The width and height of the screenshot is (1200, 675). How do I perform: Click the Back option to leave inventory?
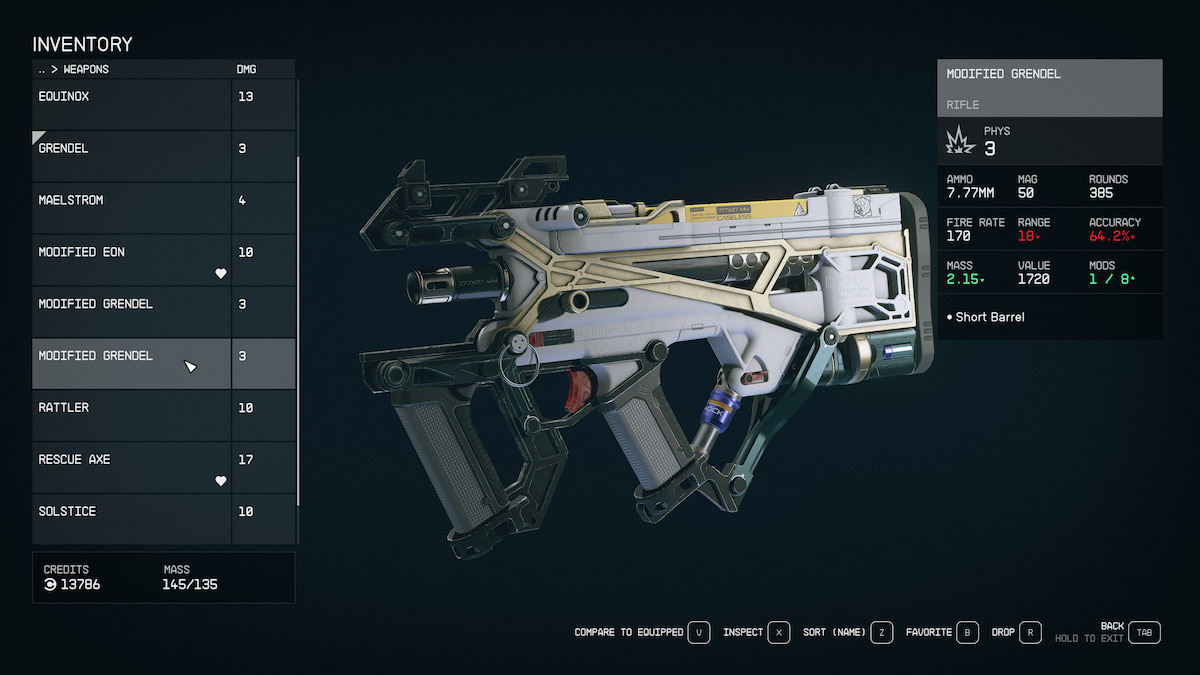click(1145, 633)
